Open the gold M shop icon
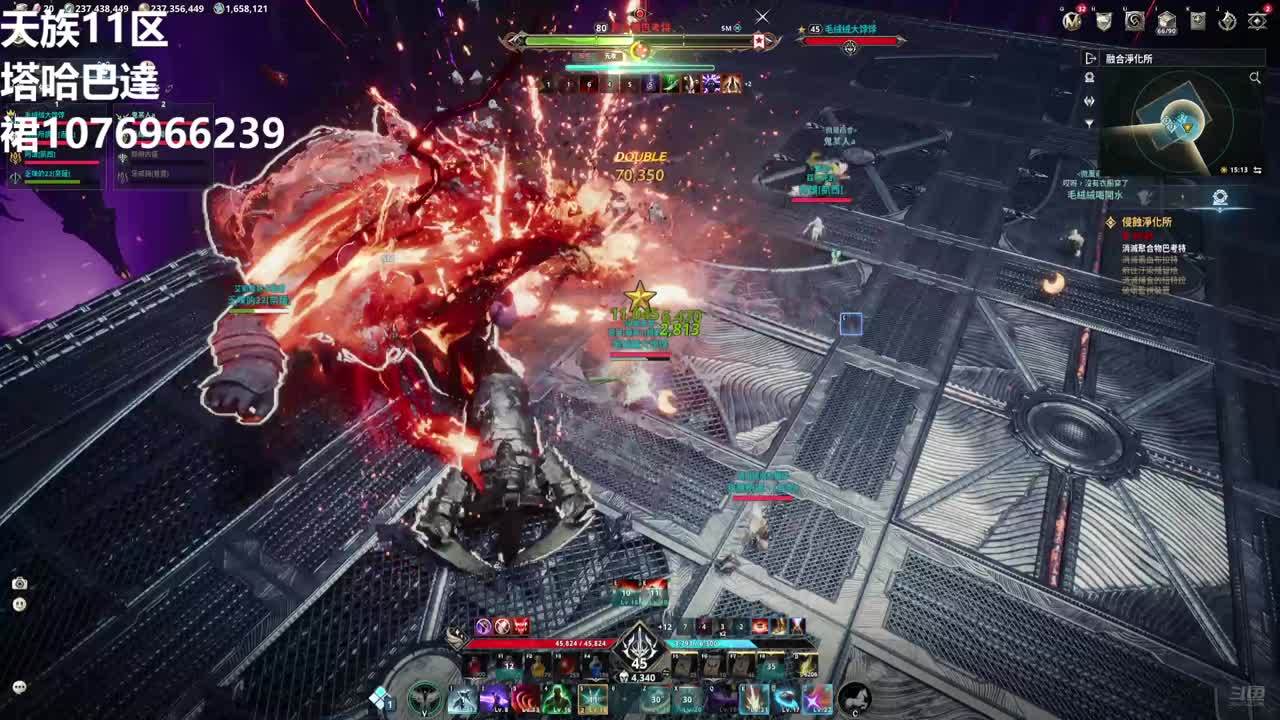1280x720 pixels. point(1072,21)
